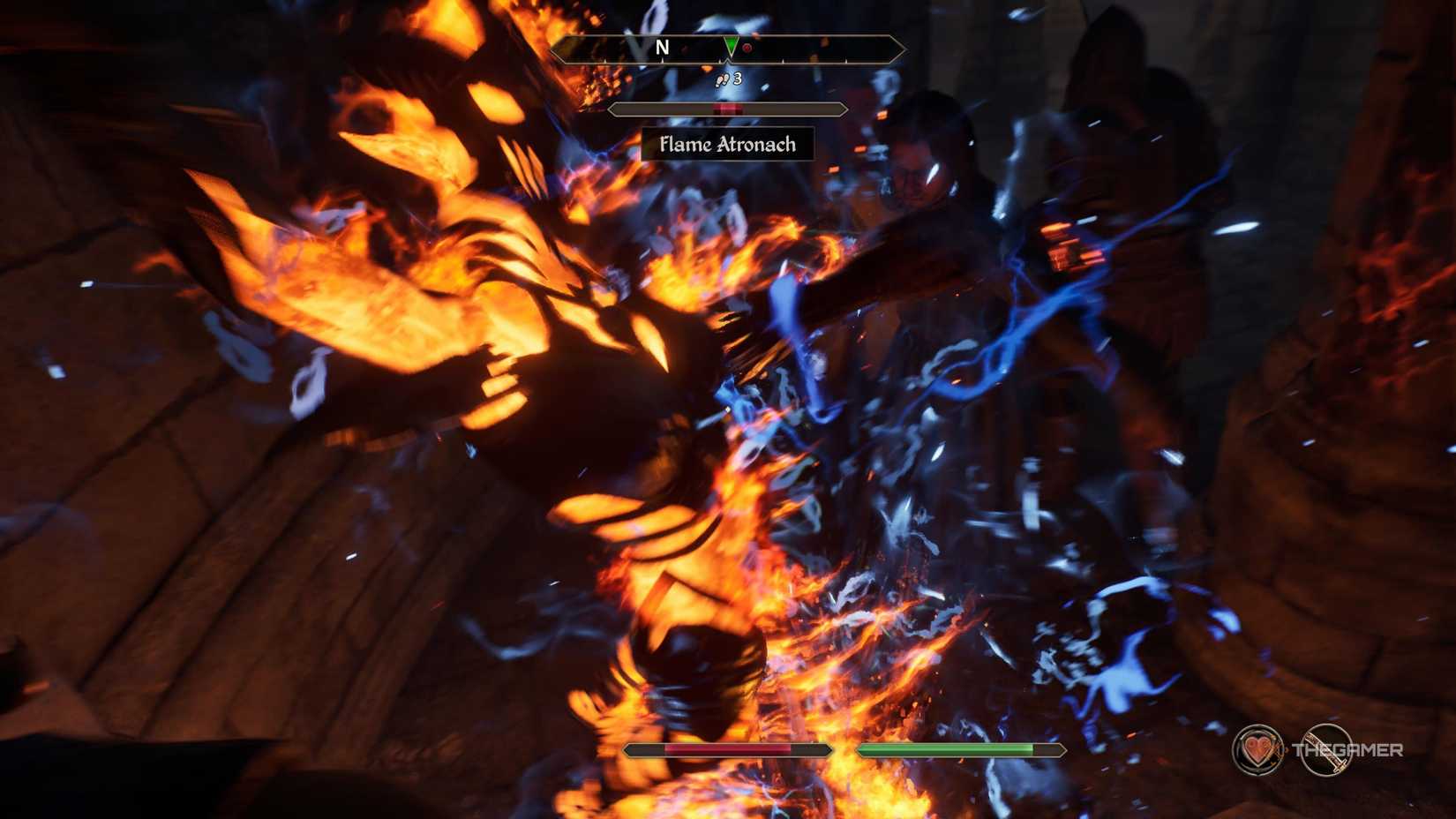This screenshot has width=1456, height=819.
Task: Click the green quest marker triangle
Action: (732, 46)
